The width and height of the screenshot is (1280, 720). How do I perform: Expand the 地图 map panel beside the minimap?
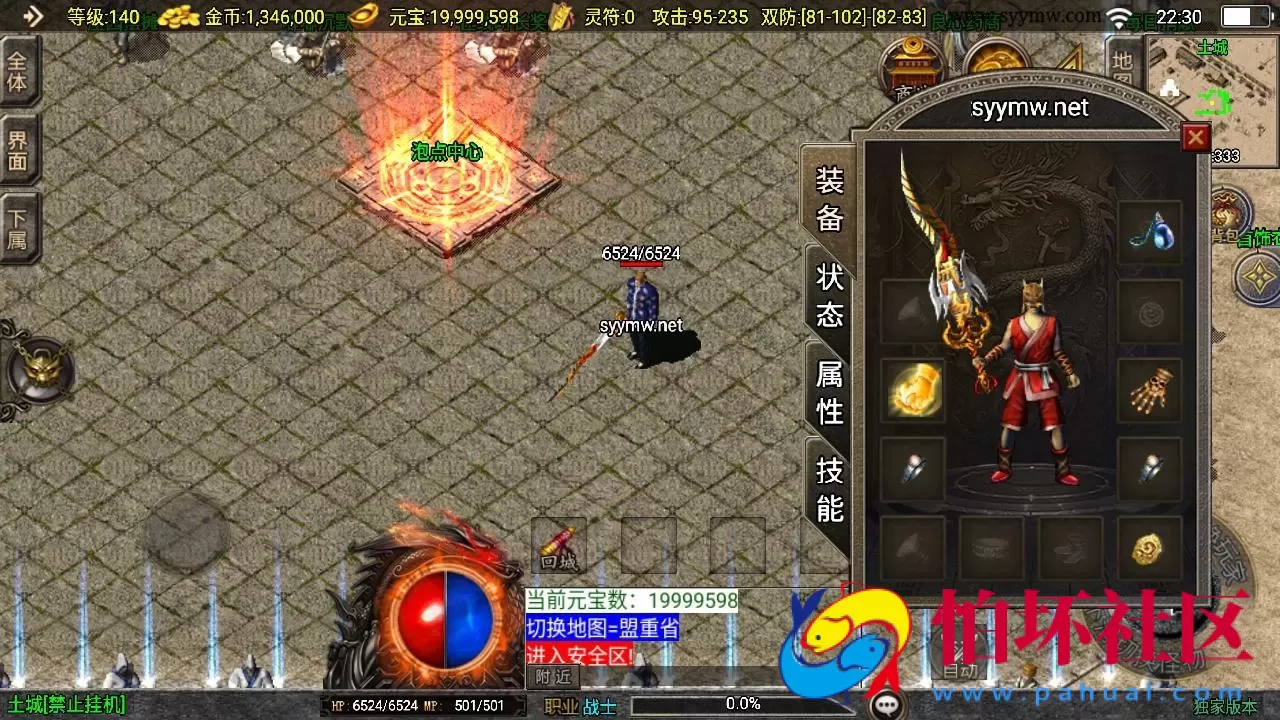point(1120,63)
